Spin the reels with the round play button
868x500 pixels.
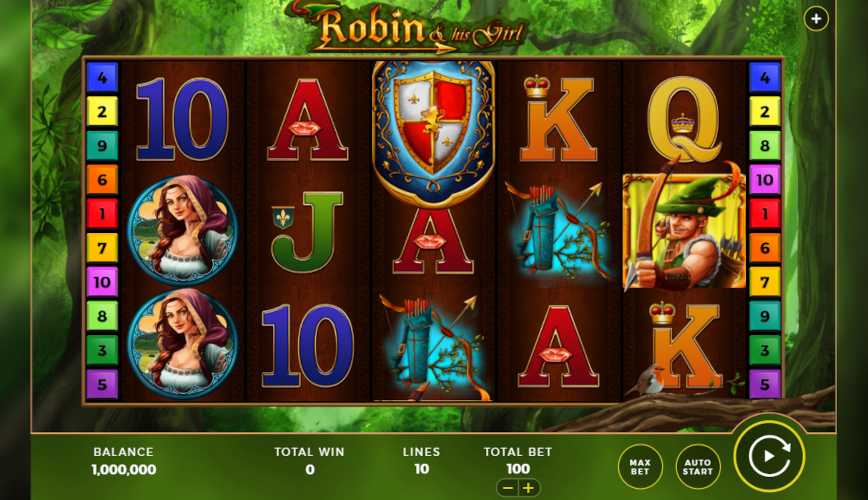coord(769,458)
